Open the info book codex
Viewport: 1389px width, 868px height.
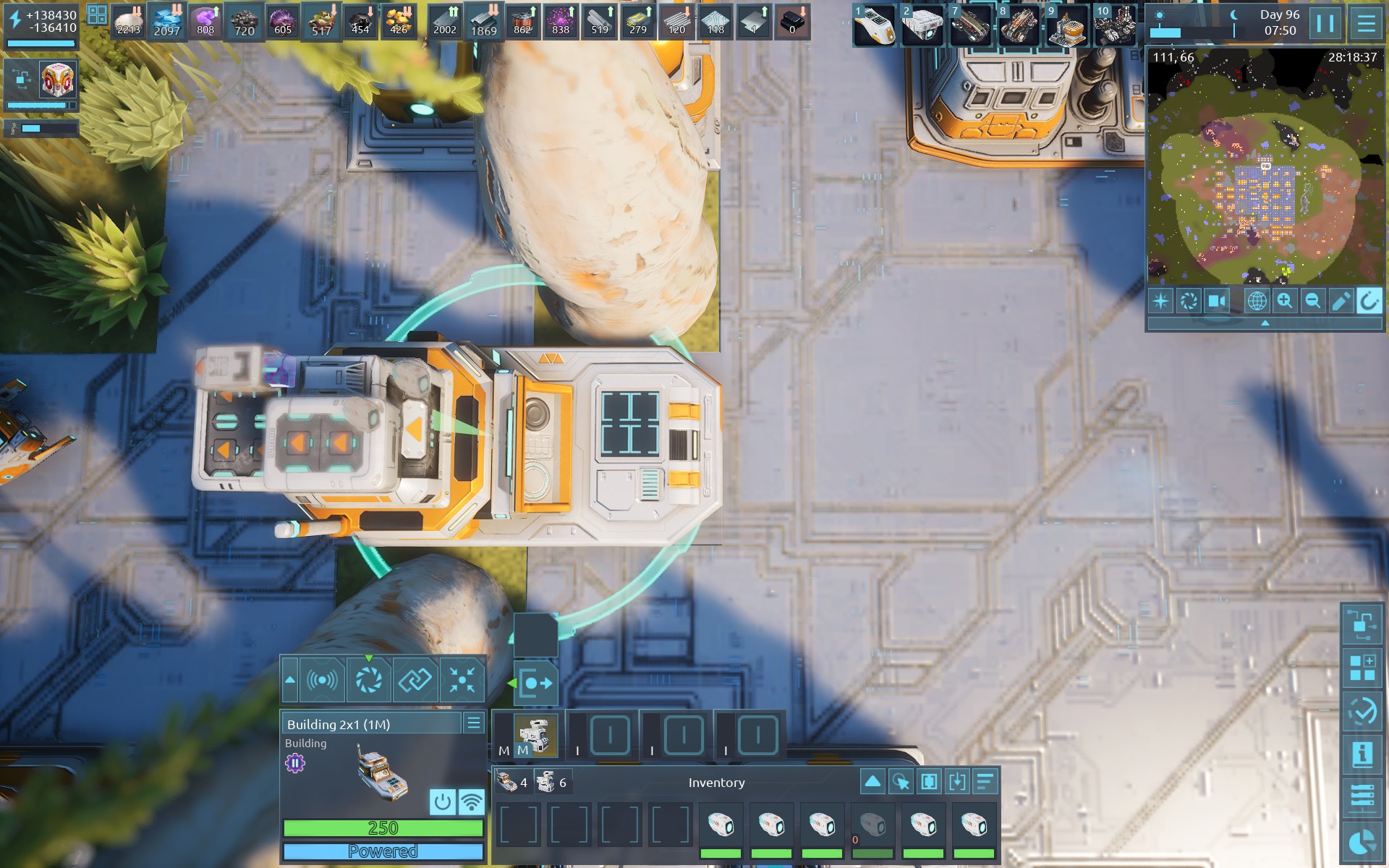[x=1362, y=754]
